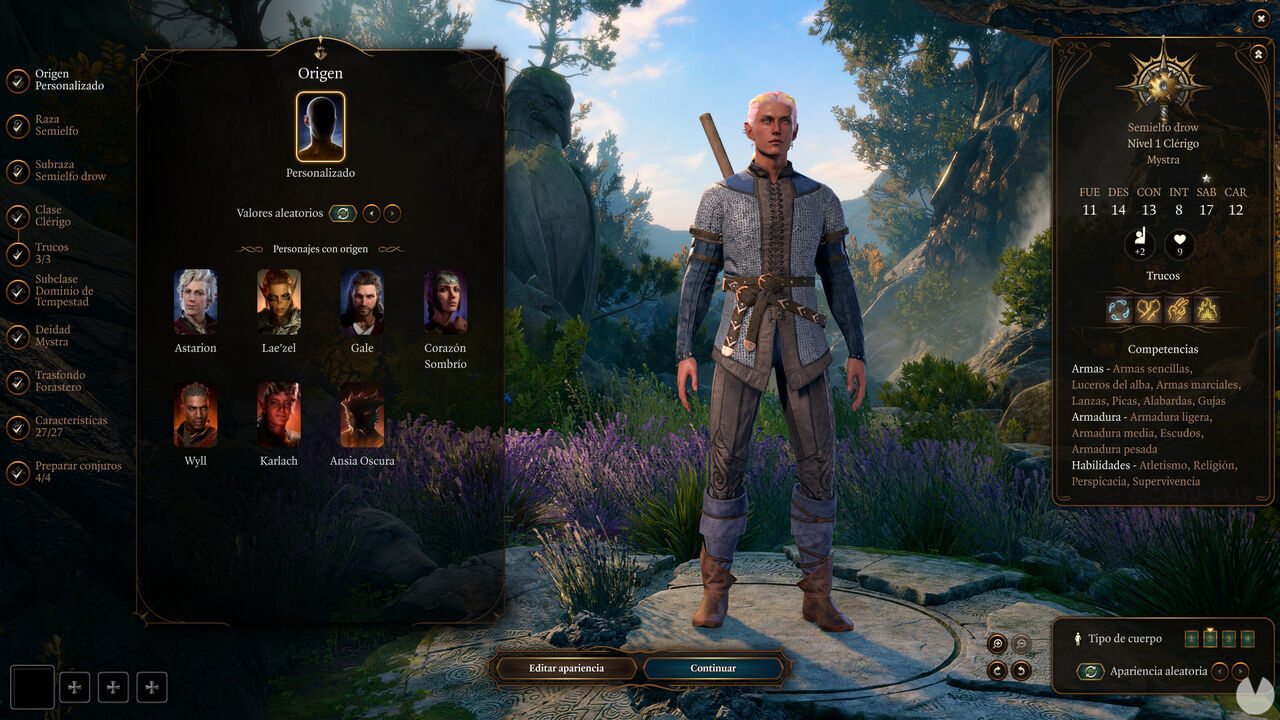The width and height of the screenshot is (1280, 720).
Task: Click the zoom in magnifier icon
Action: (x=996, y=644)
